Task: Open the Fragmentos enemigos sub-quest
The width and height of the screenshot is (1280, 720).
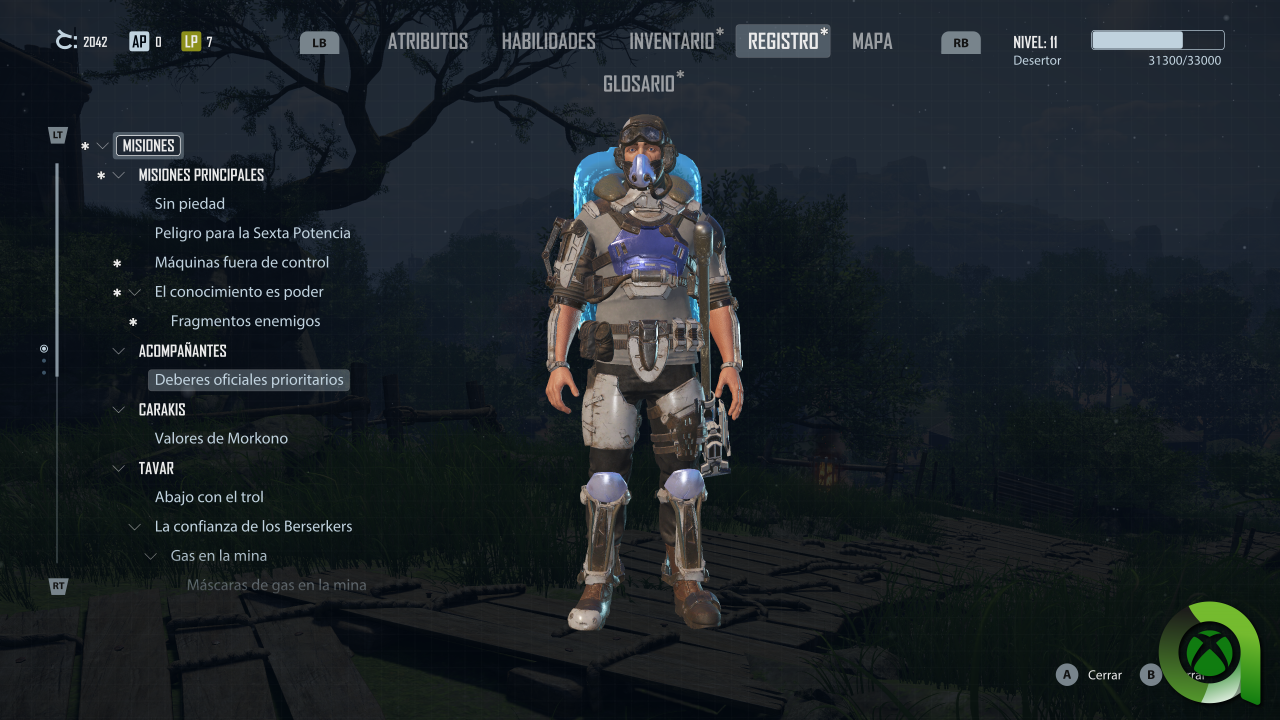Action: point(245,321)
